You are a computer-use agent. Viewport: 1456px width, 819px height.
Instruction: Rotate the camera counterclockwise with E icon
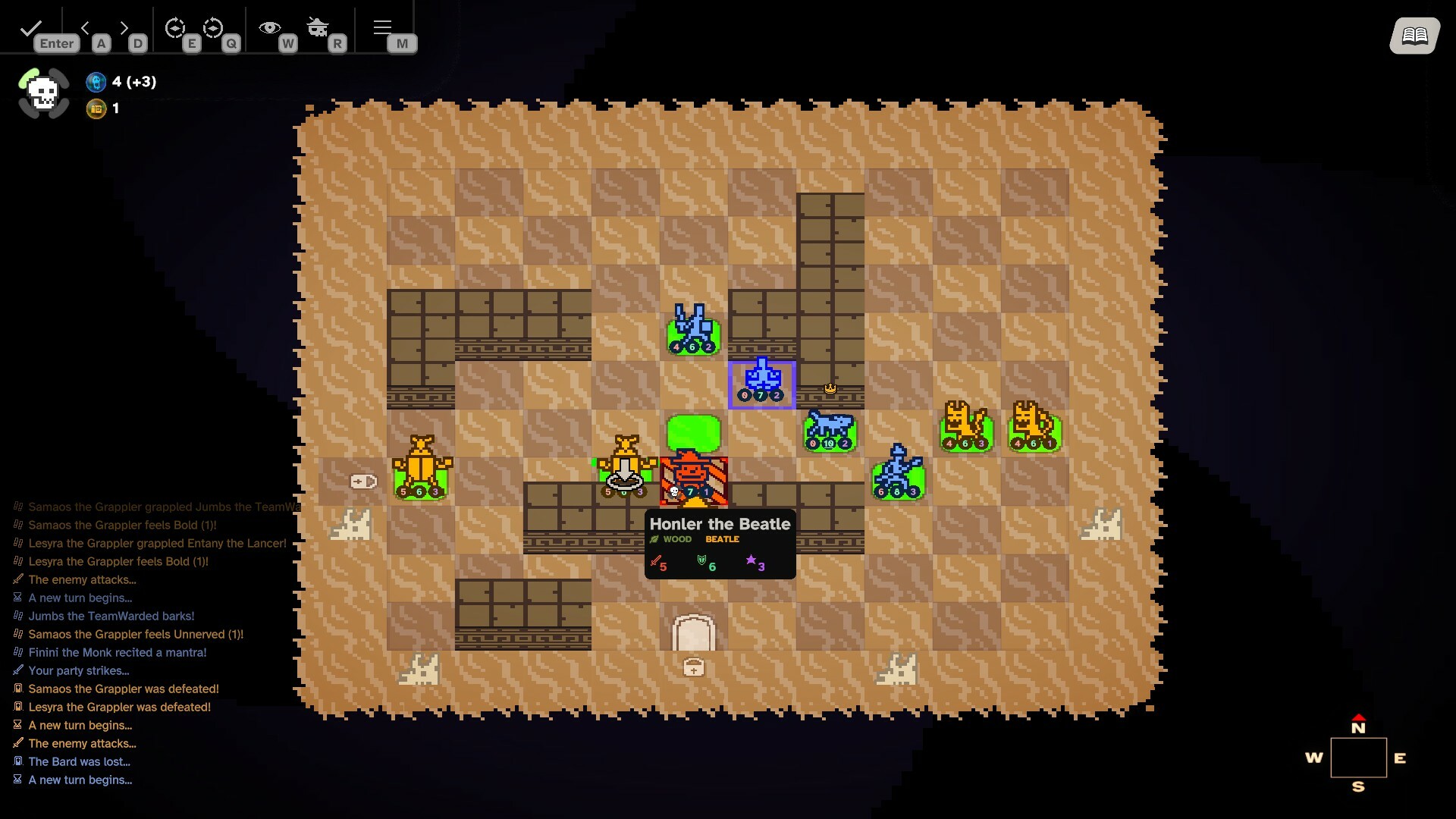click(175, 28)
